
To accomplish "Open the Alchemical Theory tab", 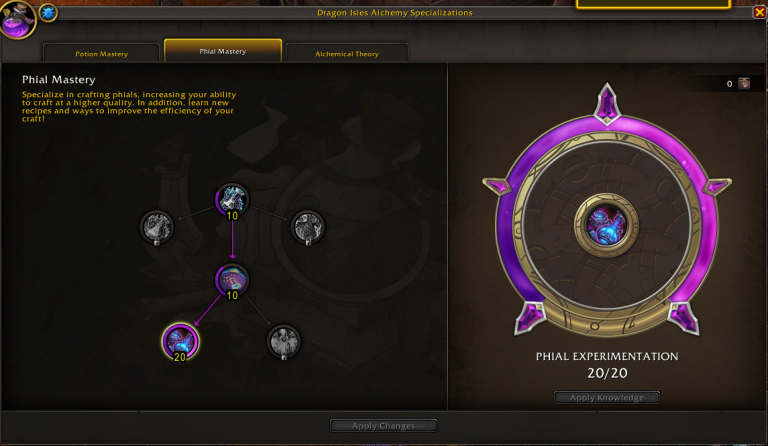I will [346, 53].
